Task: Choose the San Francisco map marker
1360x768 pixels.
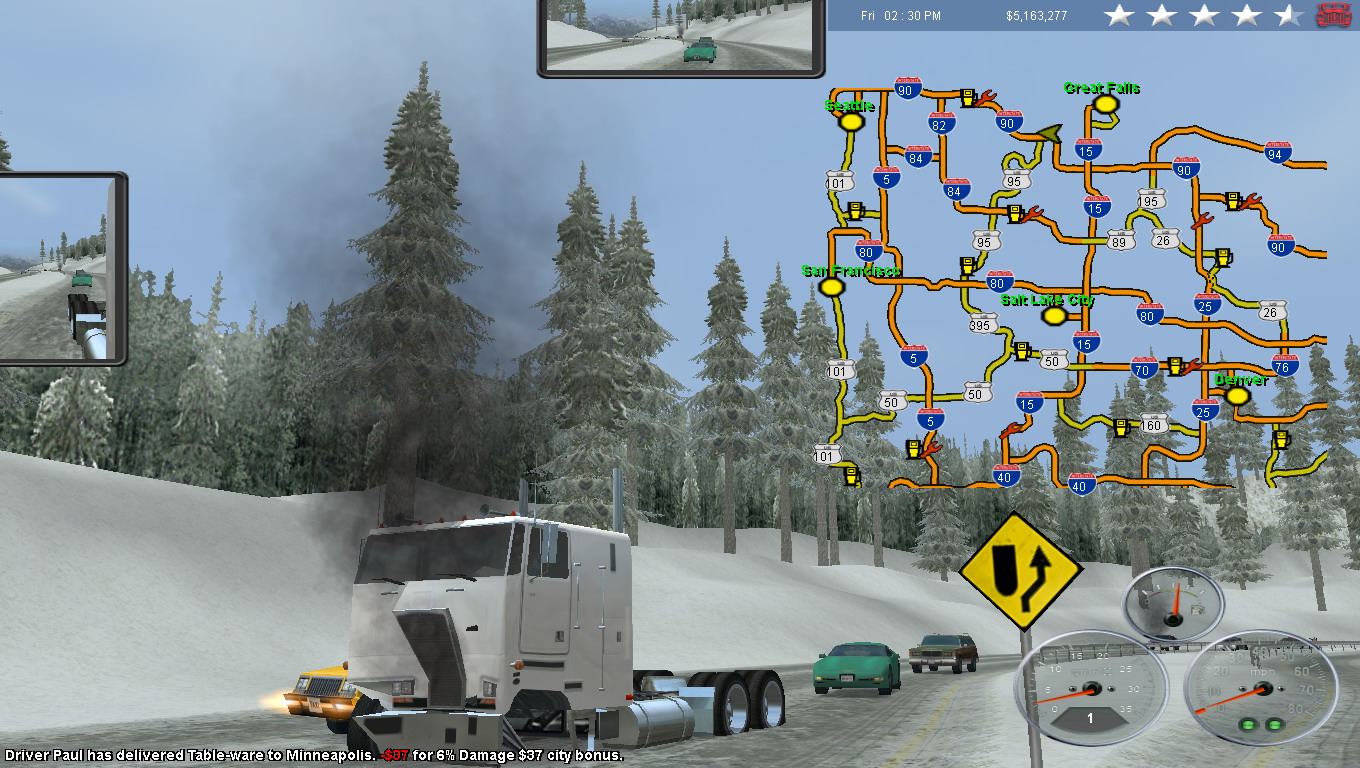Action: point(830,287)
